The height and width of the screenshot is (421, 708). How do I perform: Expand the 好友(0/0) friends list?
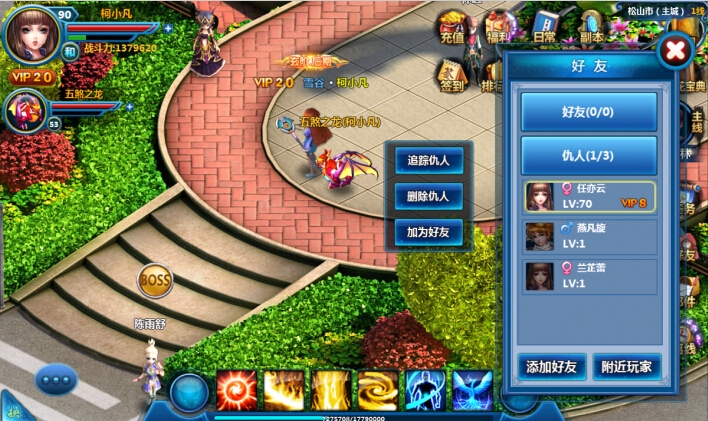click(x=589, y=112)
